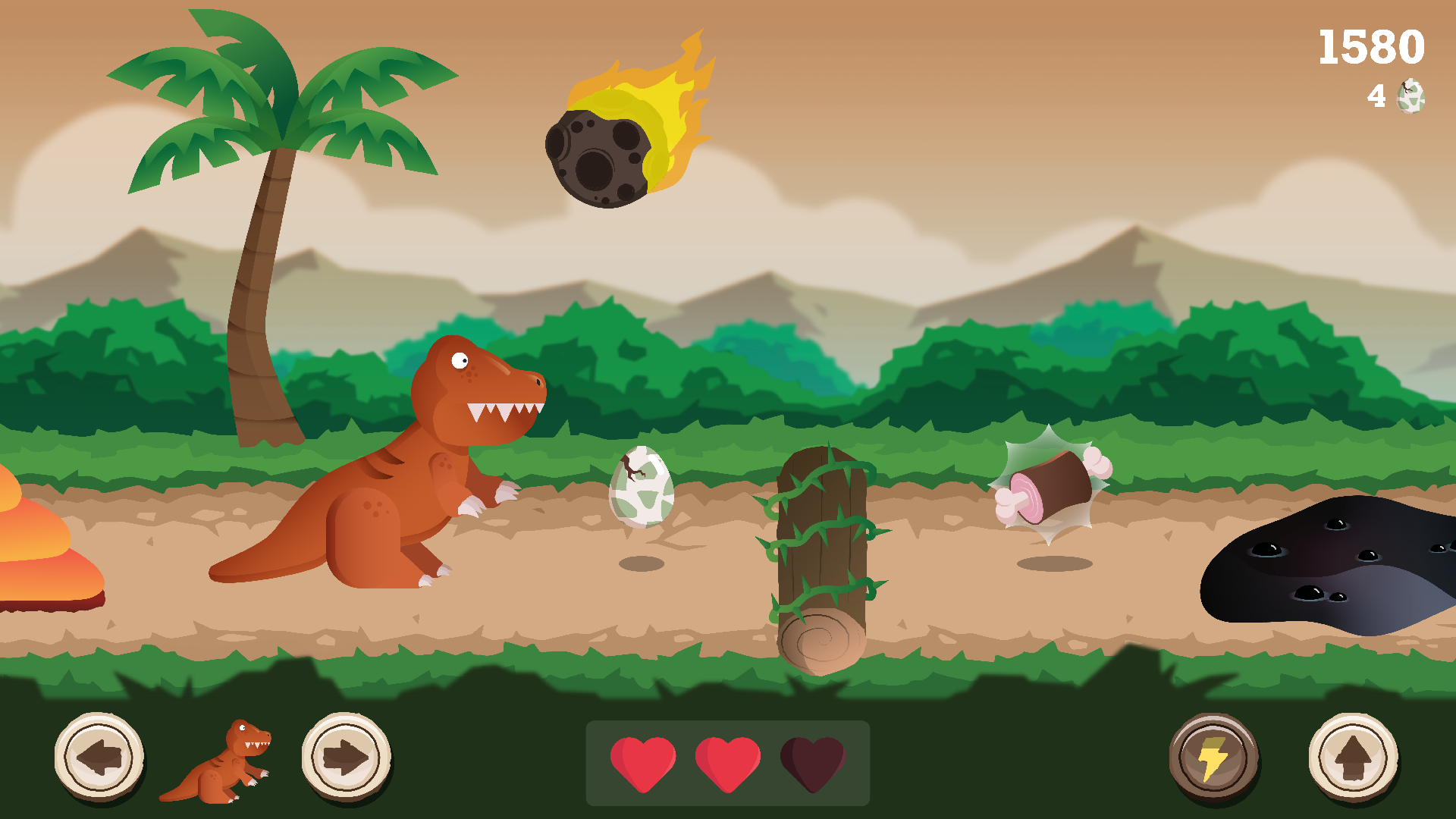
Task: Activate the lightning bolt power button
Action: tap(1213, 758)
